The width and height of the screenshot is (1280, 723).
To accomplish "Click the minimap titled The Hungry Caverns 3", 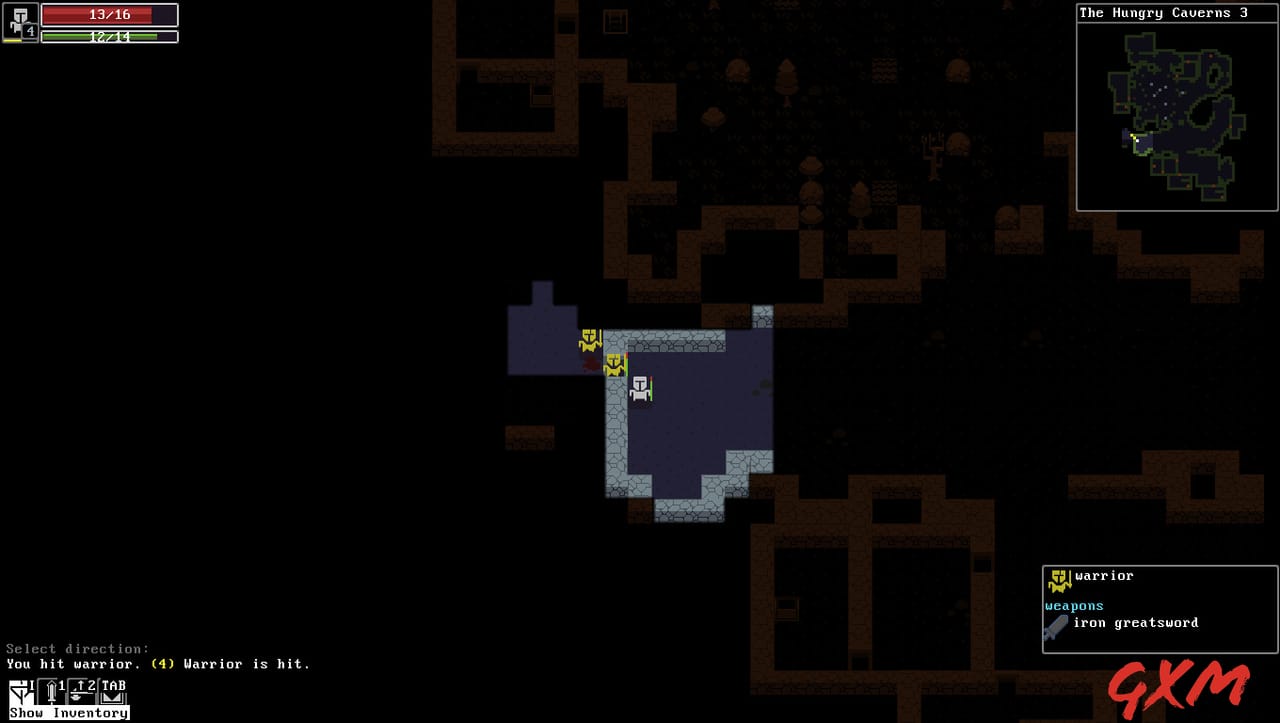I will pyautogui.click(x=1176, y=115).
